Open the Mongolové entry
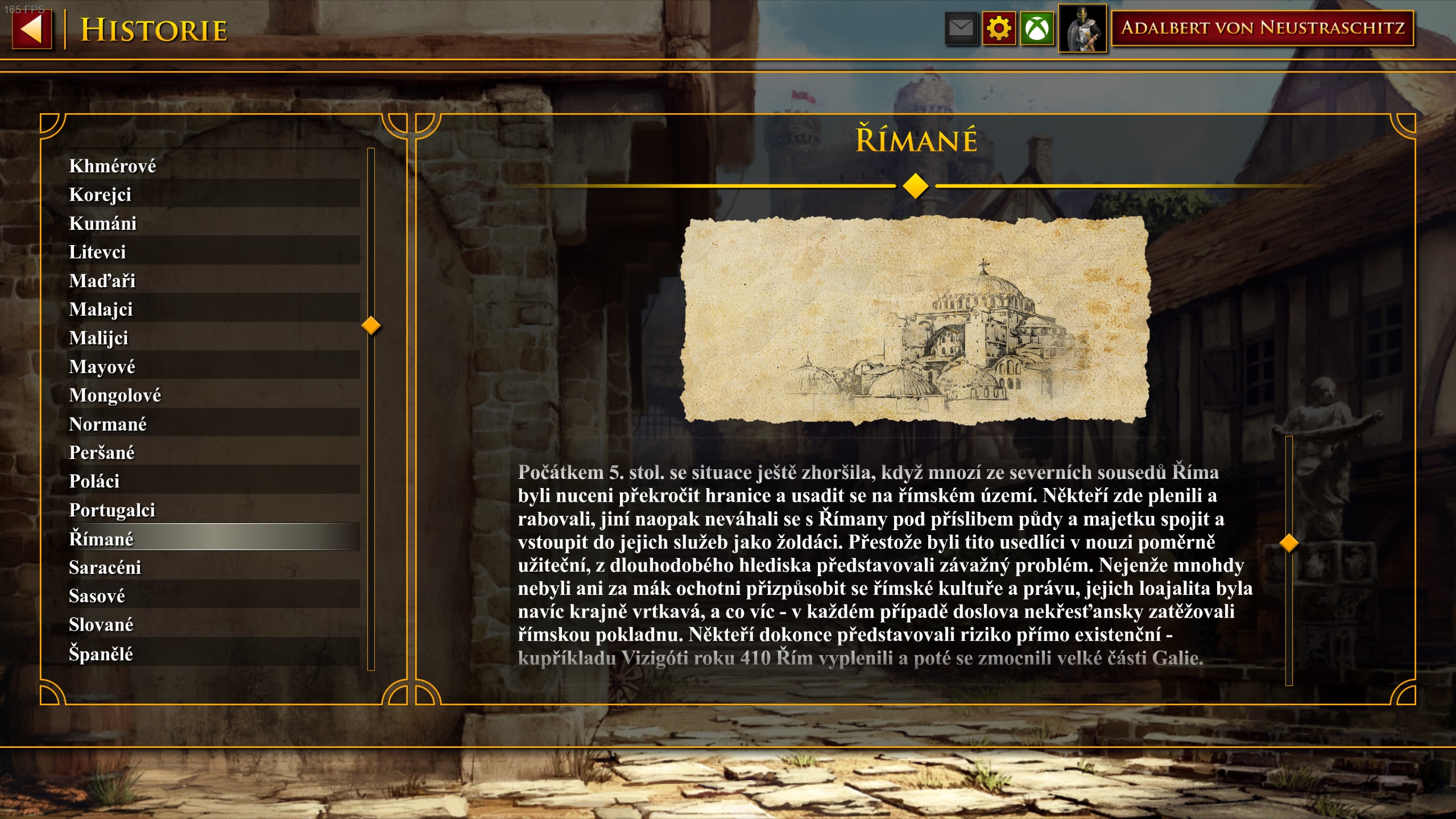 coord(115,395)
